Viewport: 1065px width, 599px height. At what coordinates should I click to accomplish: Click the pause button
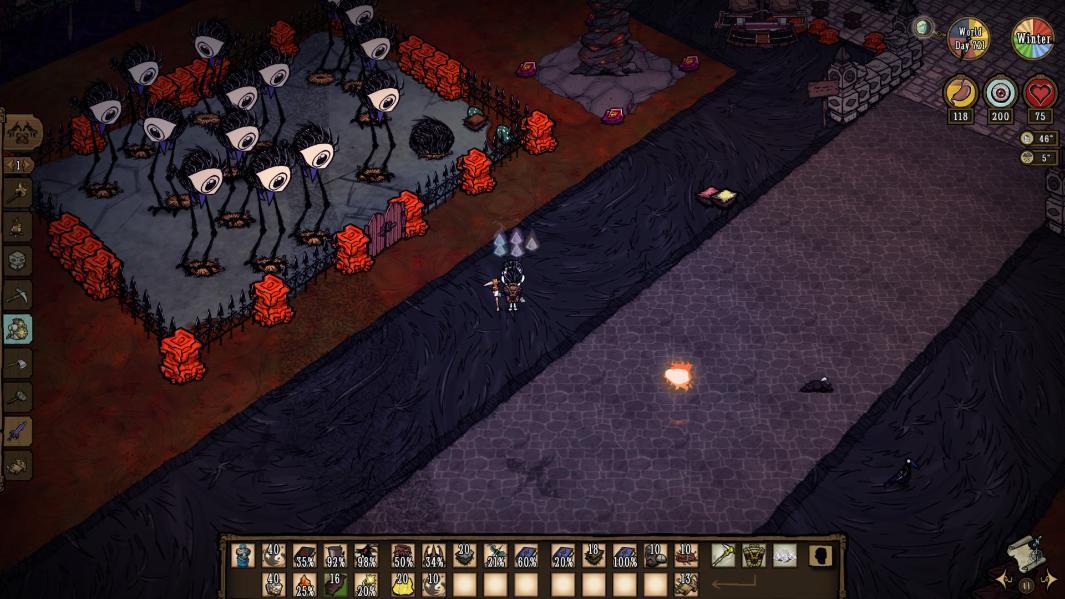(1027, 584)
